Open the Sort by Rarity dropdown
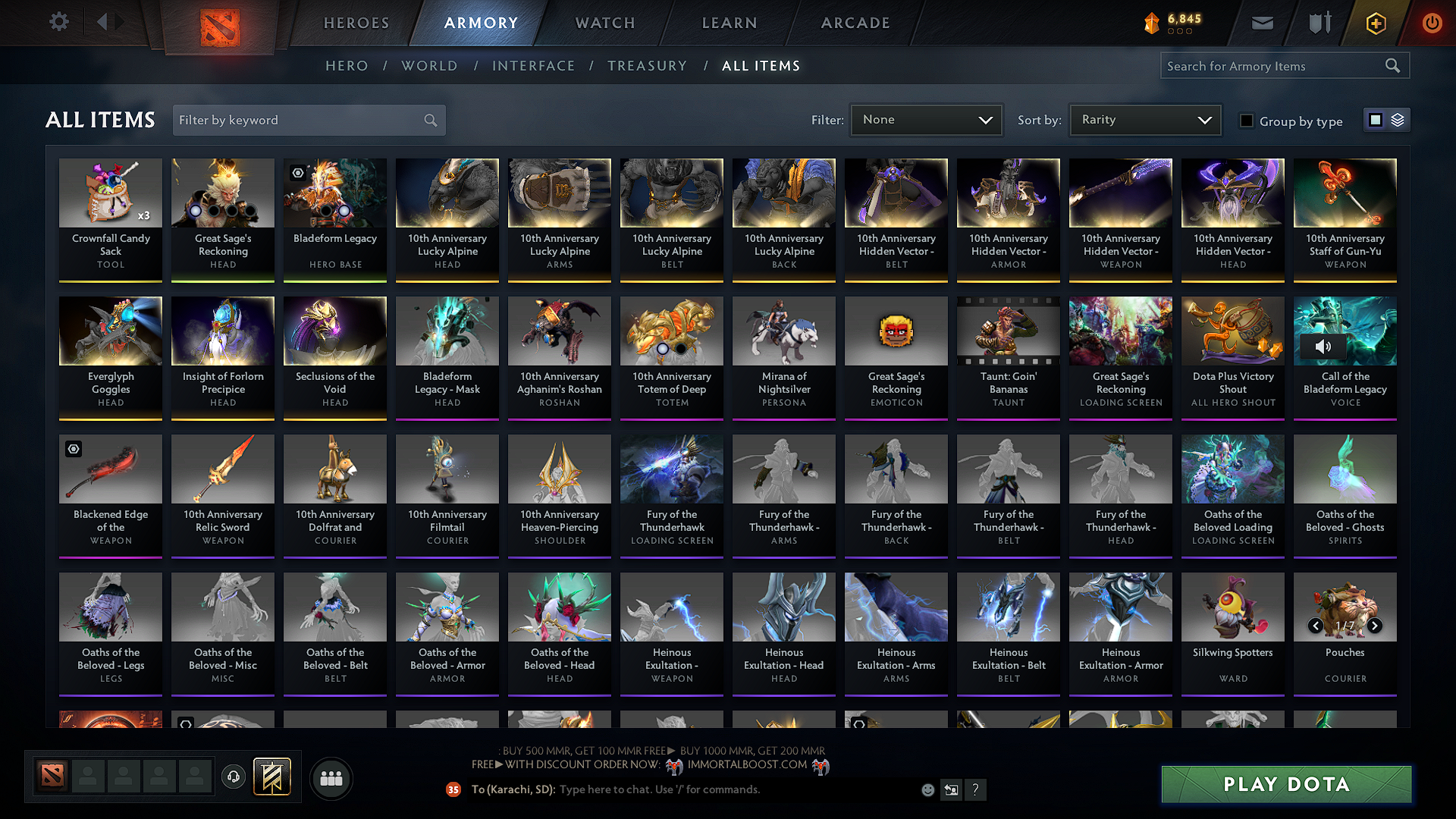 coord(1144,119)
